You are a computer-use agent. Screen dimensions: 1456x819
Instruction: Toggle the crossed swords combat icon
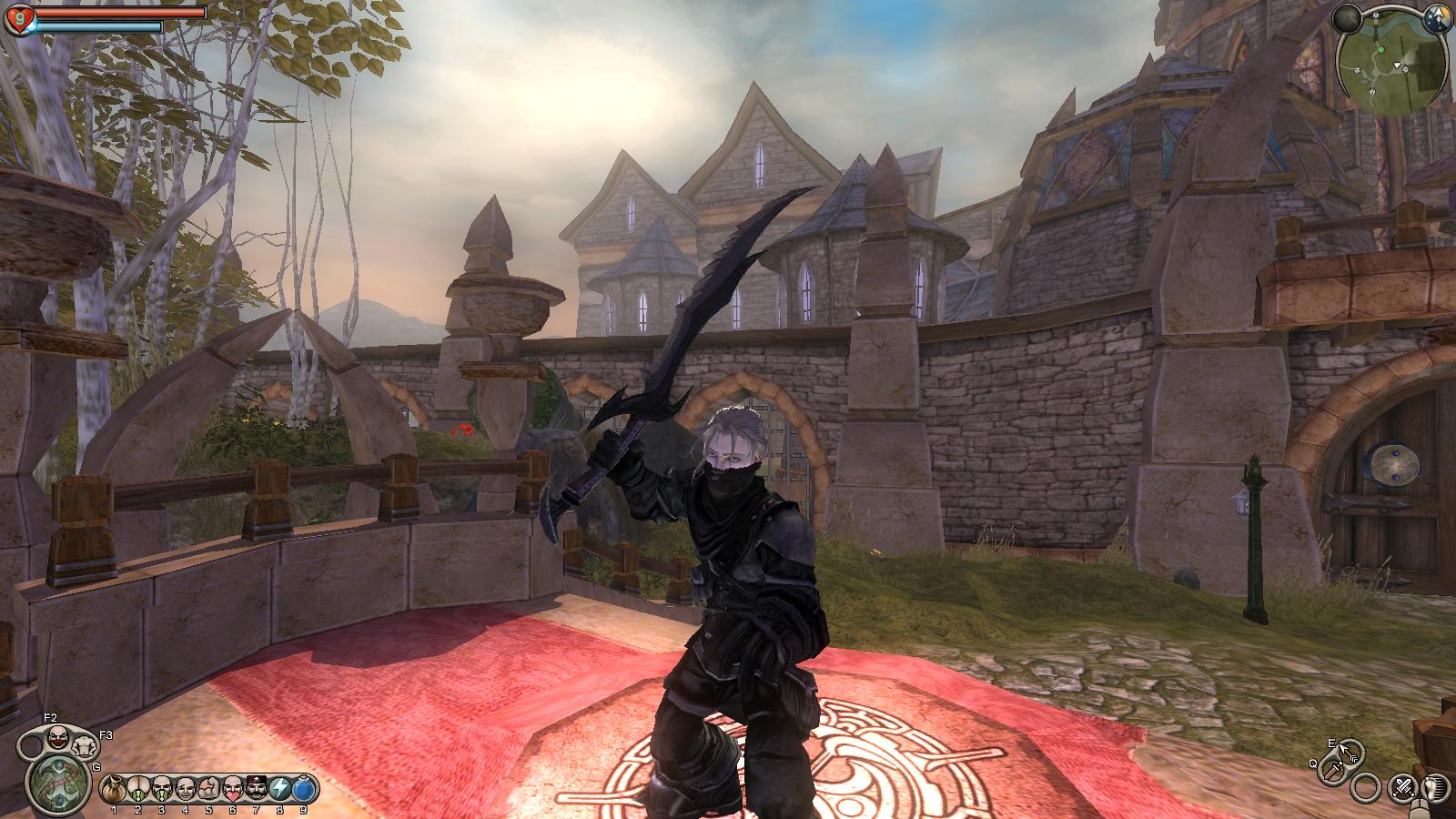(x=1403, y=786)
